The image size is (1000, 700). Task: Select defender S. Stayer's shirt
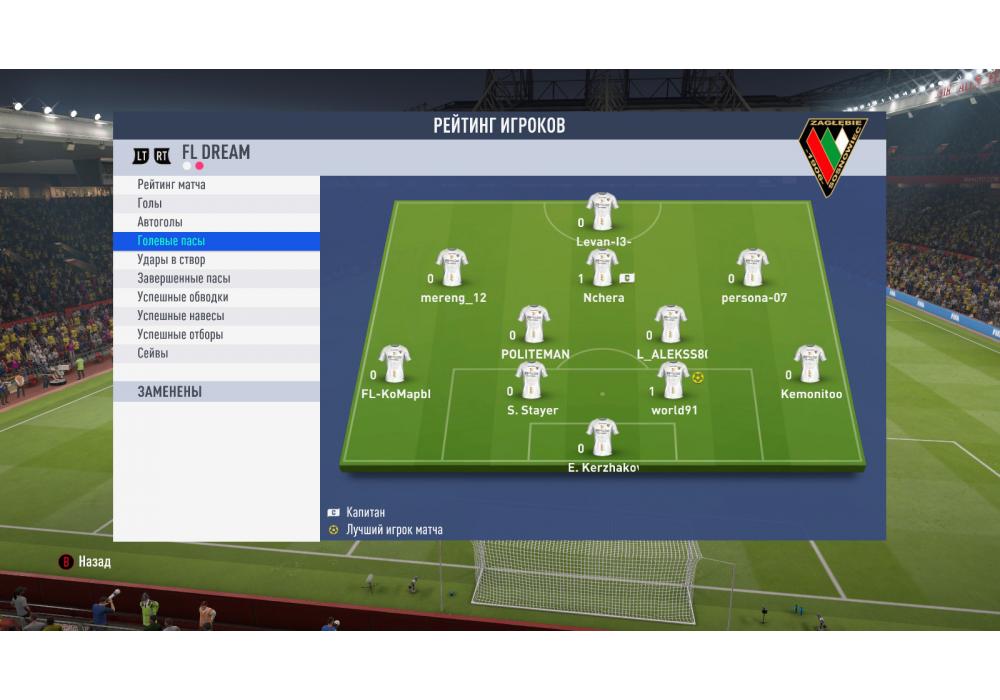point(531,380)
